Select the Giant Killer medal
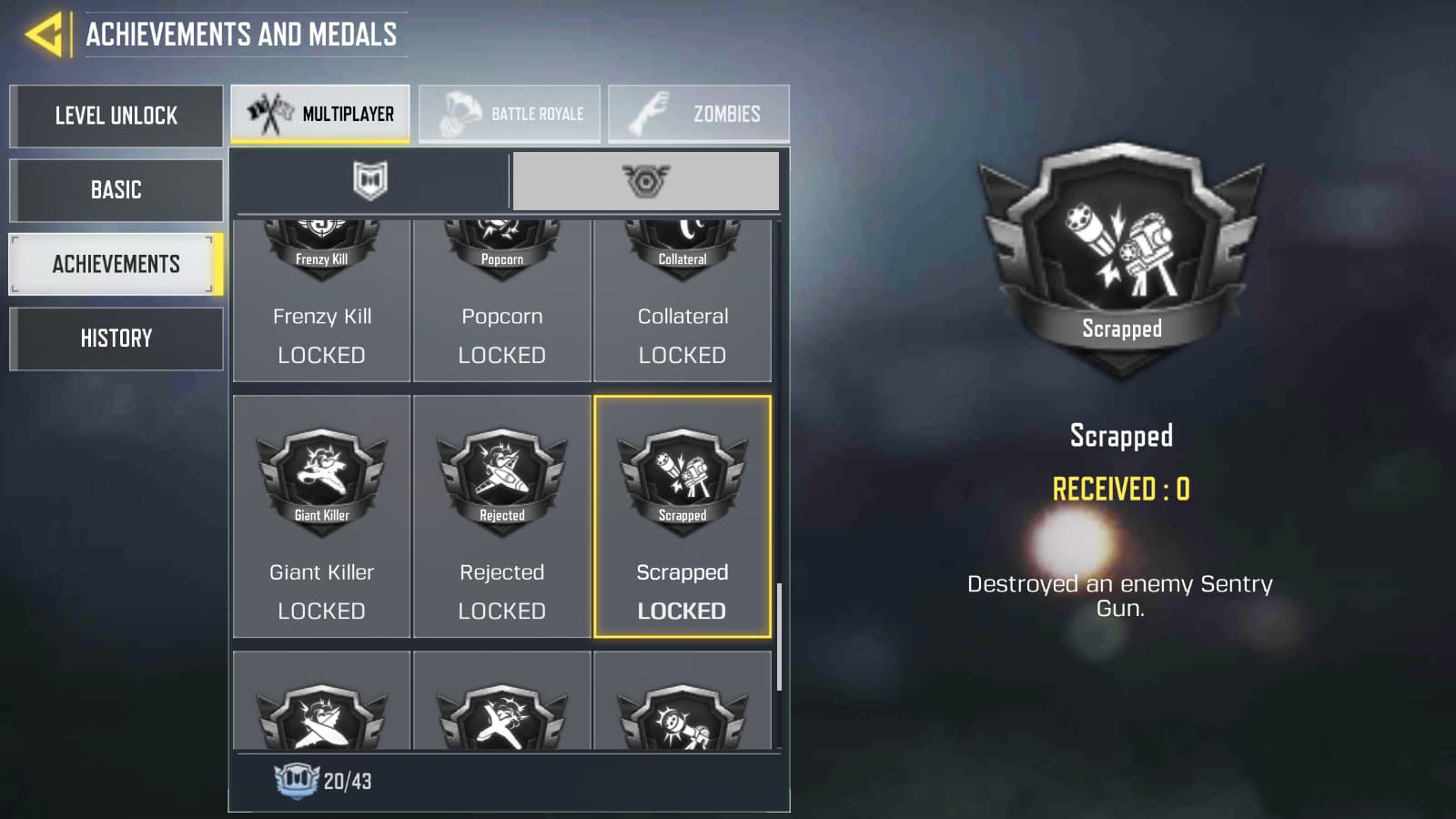Image resolution: width=1456 pixels, height=819 pixels. coord(320,514)
